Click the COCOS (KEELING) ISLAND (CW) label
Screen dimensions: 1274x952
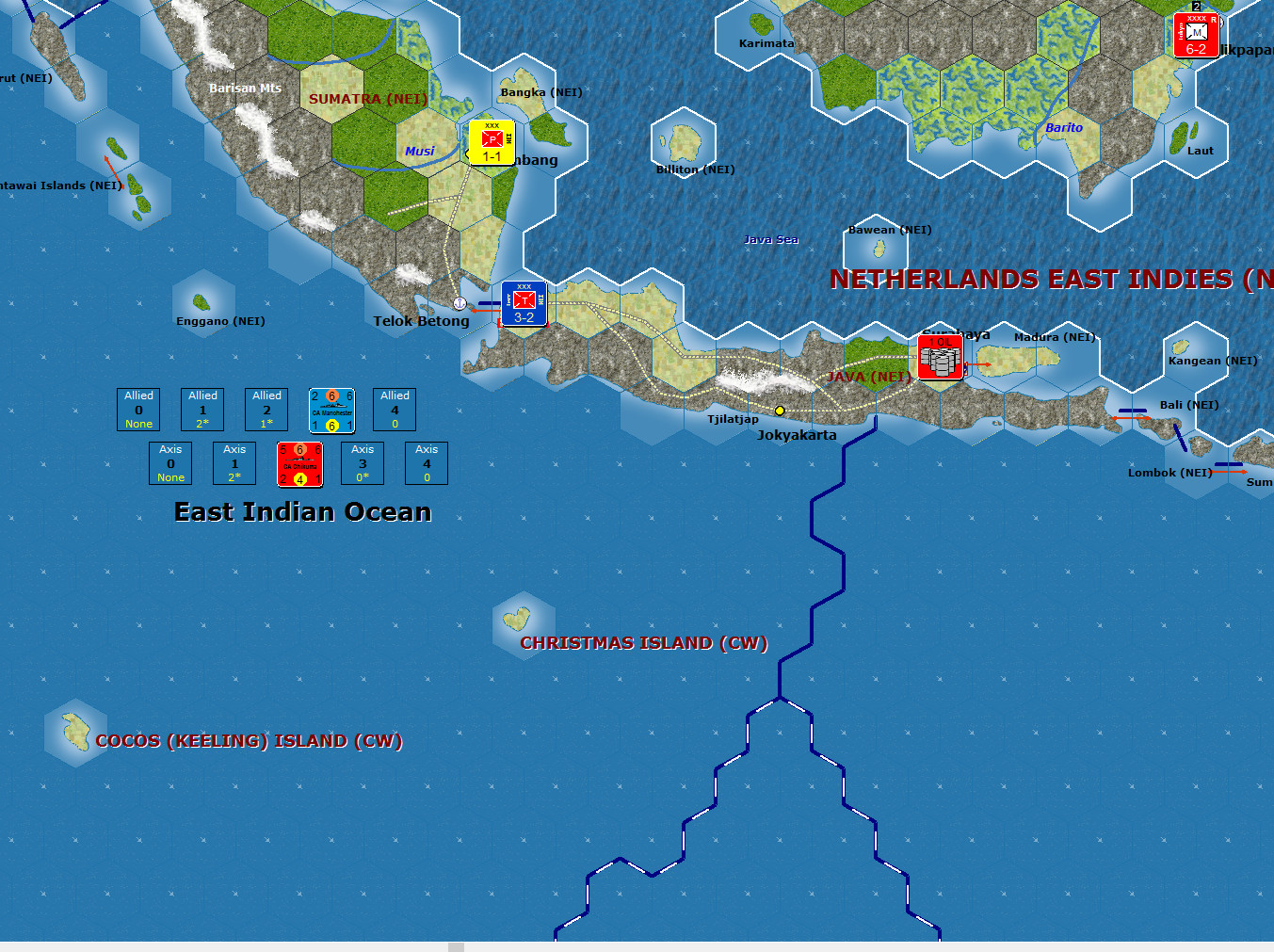click(249, 741)
